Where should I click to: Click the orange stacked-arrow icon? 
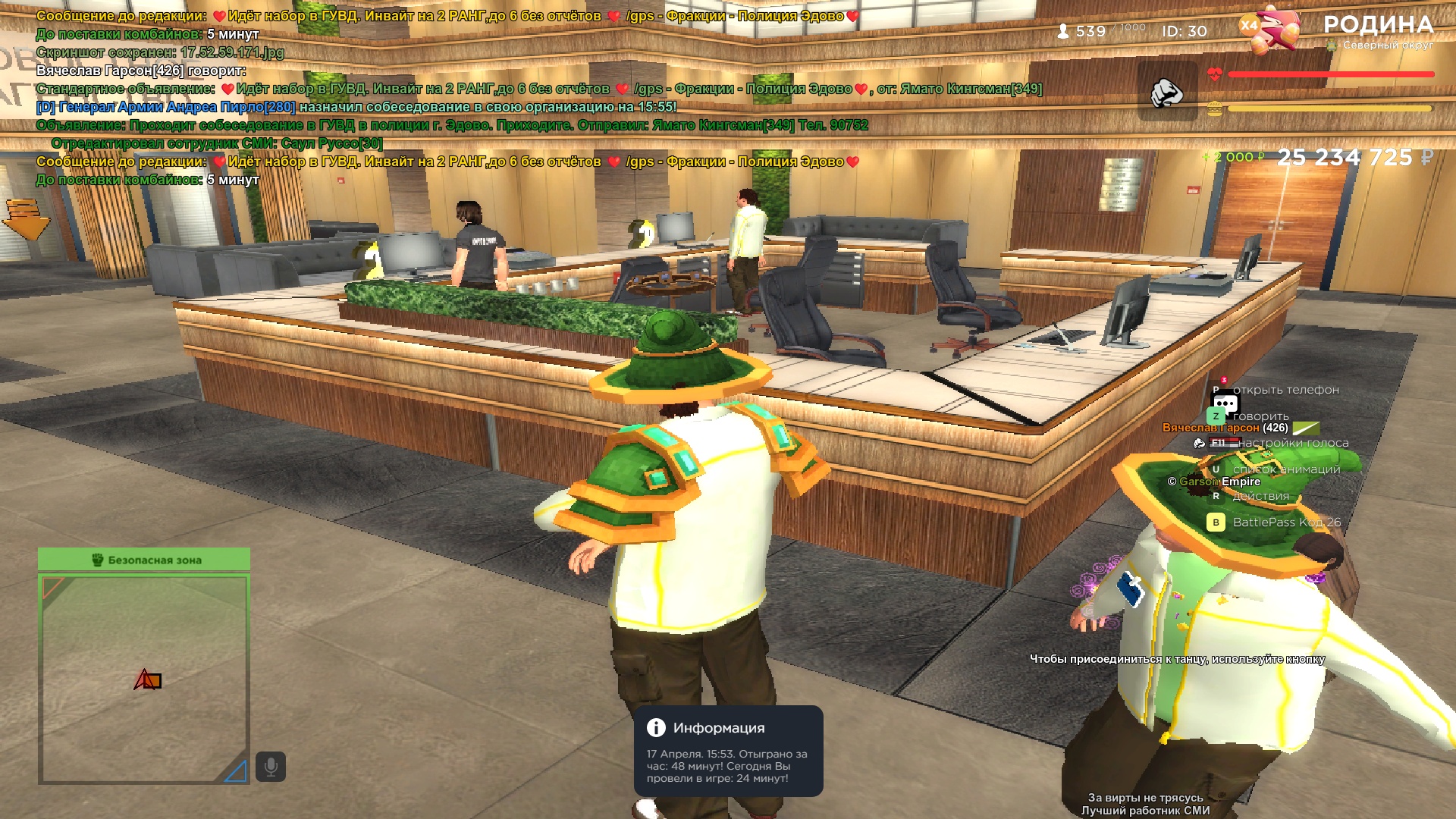coord(26,219)
